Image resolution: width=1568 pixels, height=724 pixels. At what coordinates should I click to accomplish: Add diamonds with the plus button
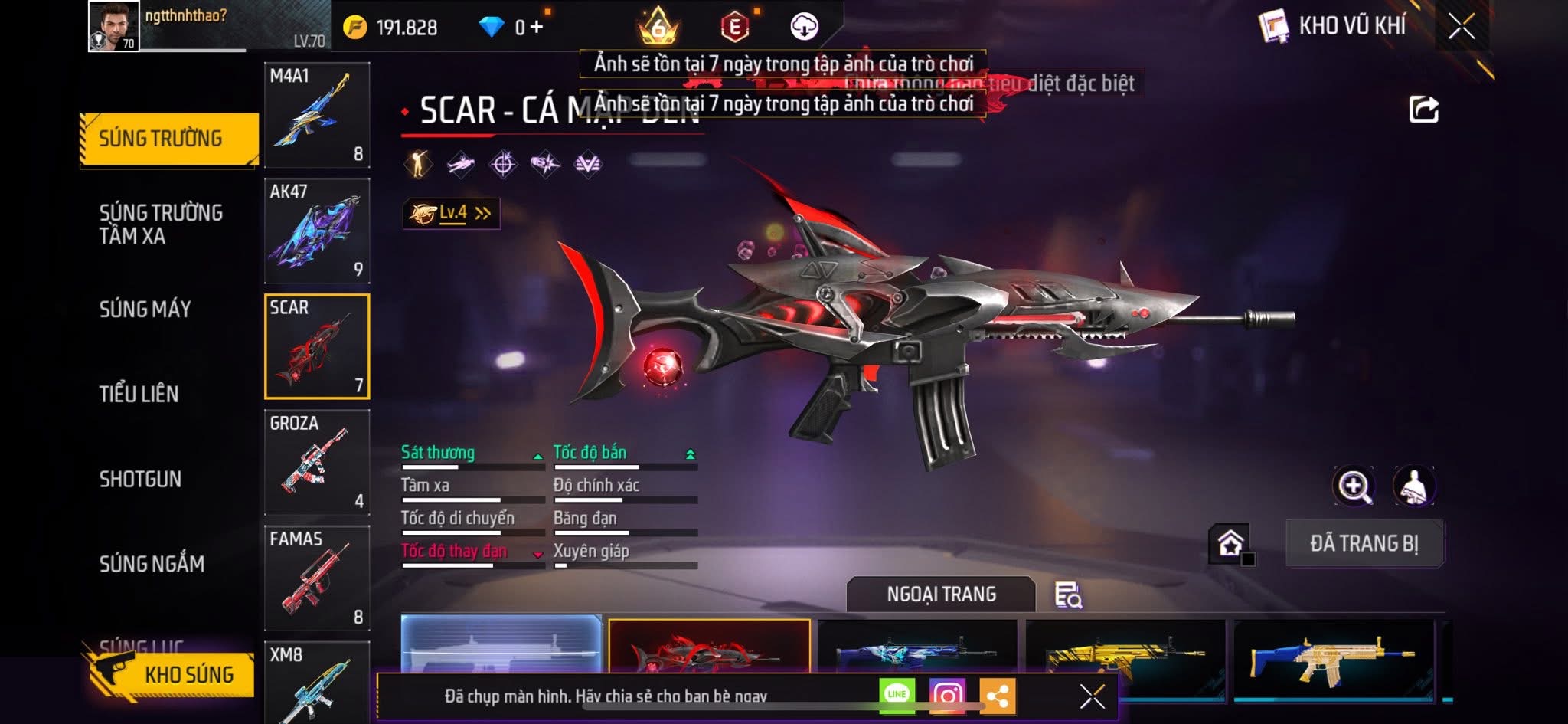click(x=537, y=28)
